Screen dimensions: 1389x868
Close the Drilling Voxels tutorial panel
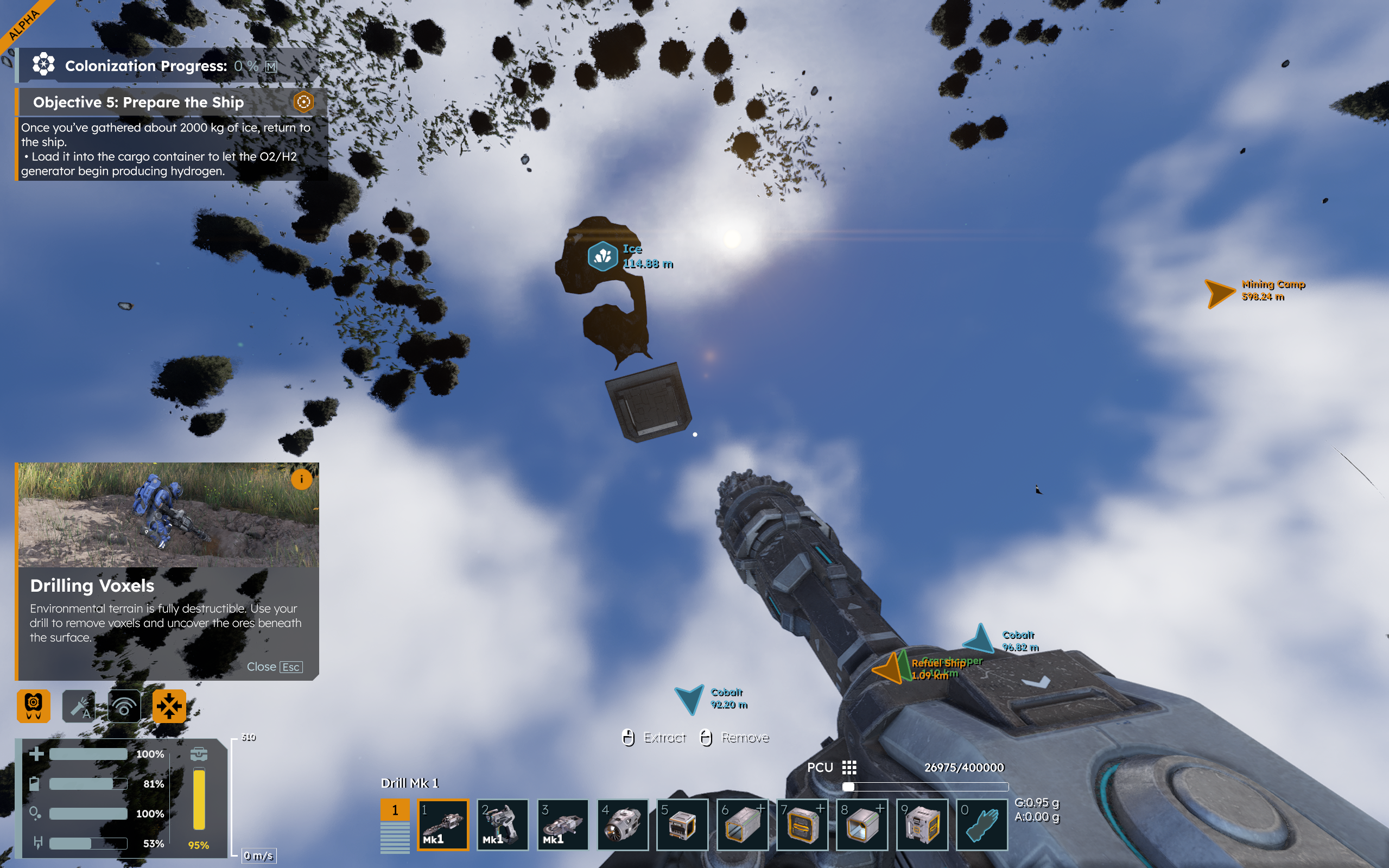274,667
